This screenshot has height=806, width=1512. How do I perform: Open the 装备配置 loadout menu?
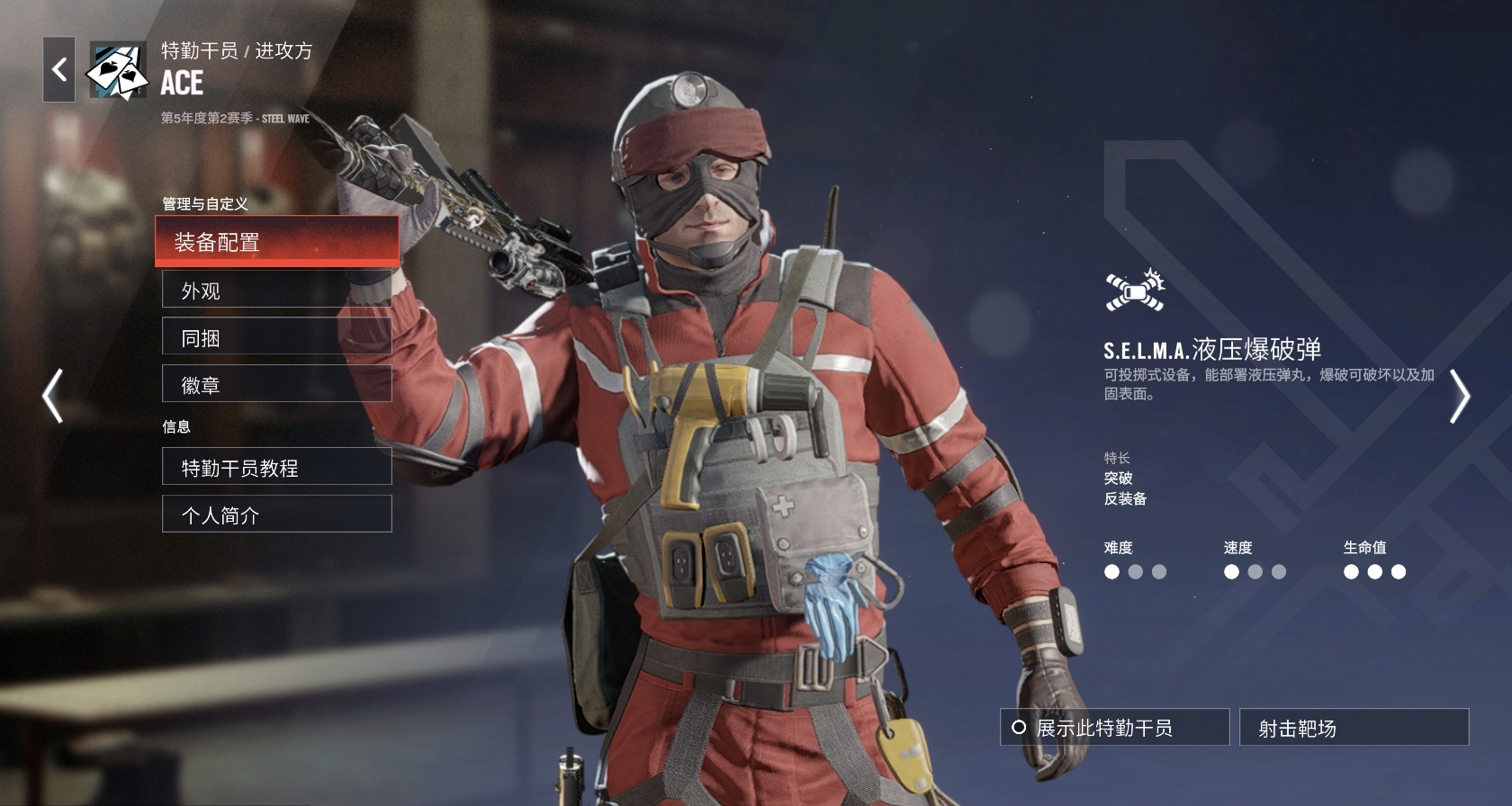[276, 241]
